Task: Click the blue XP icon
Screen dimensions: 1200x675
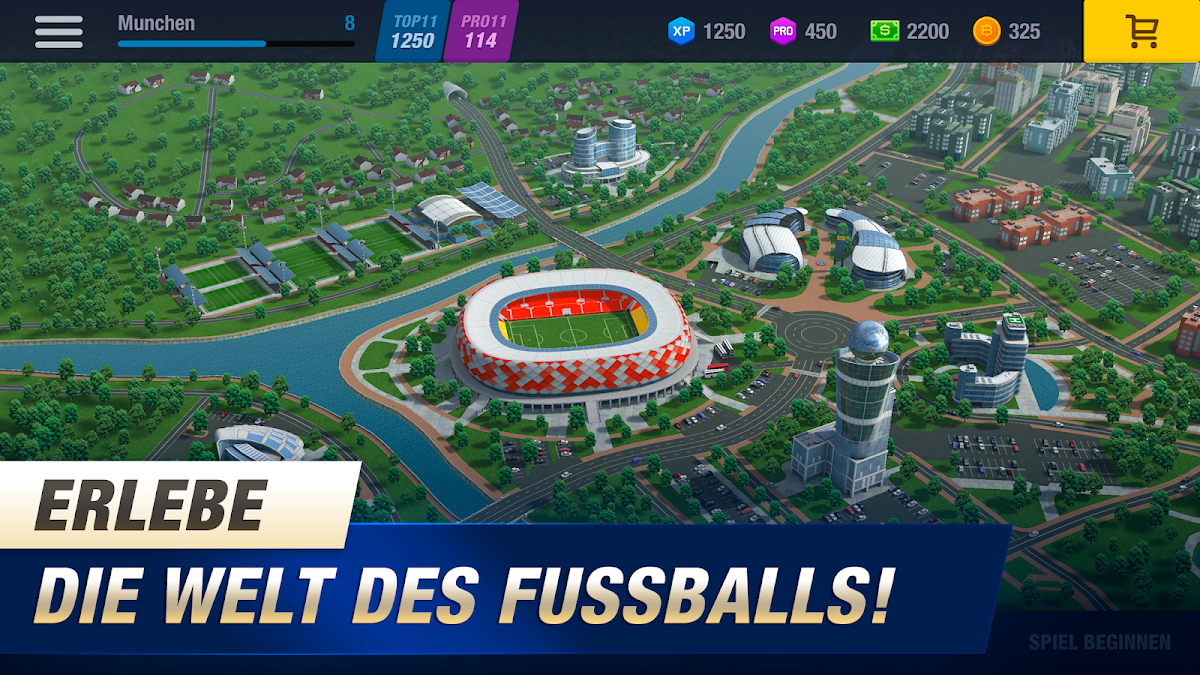Action: pos(681,31)
